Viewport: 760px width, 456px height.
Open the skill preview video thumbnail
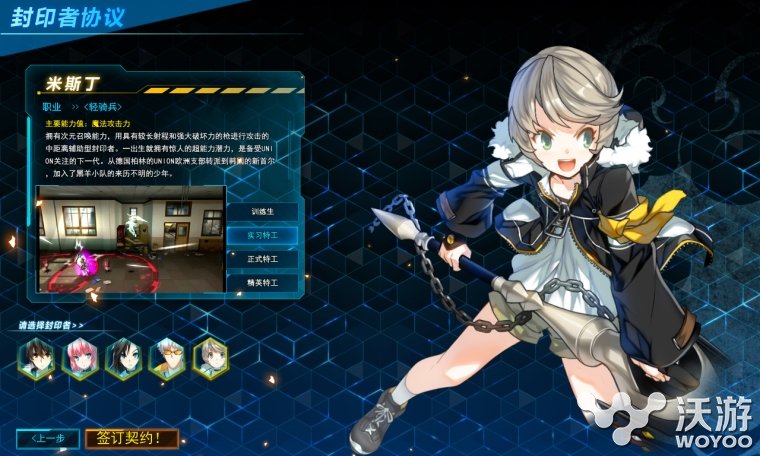tap(131, 238)
